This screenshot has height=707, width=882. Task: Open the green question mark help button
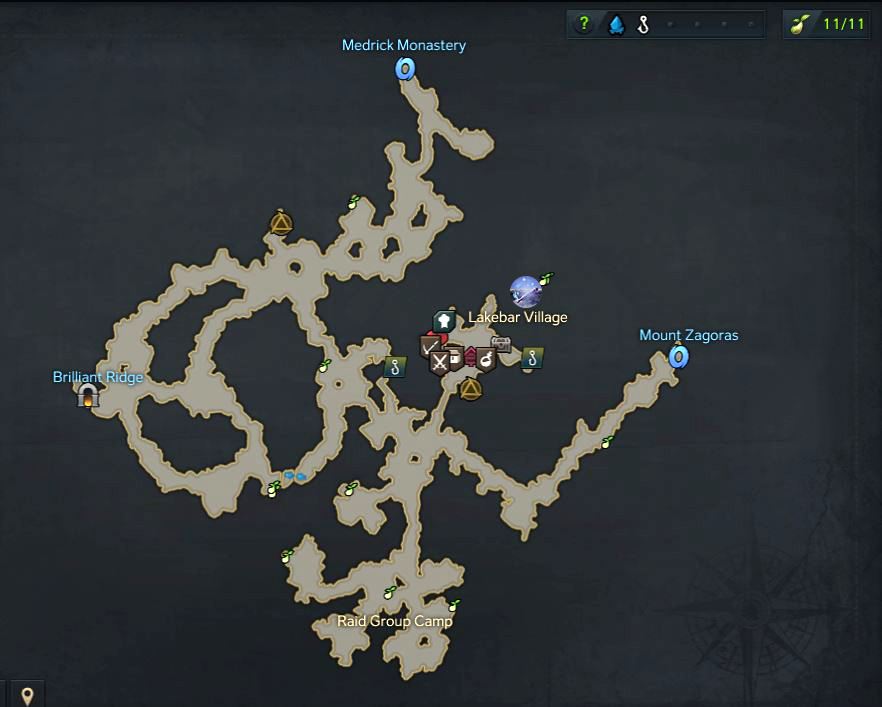click(586, 25)
